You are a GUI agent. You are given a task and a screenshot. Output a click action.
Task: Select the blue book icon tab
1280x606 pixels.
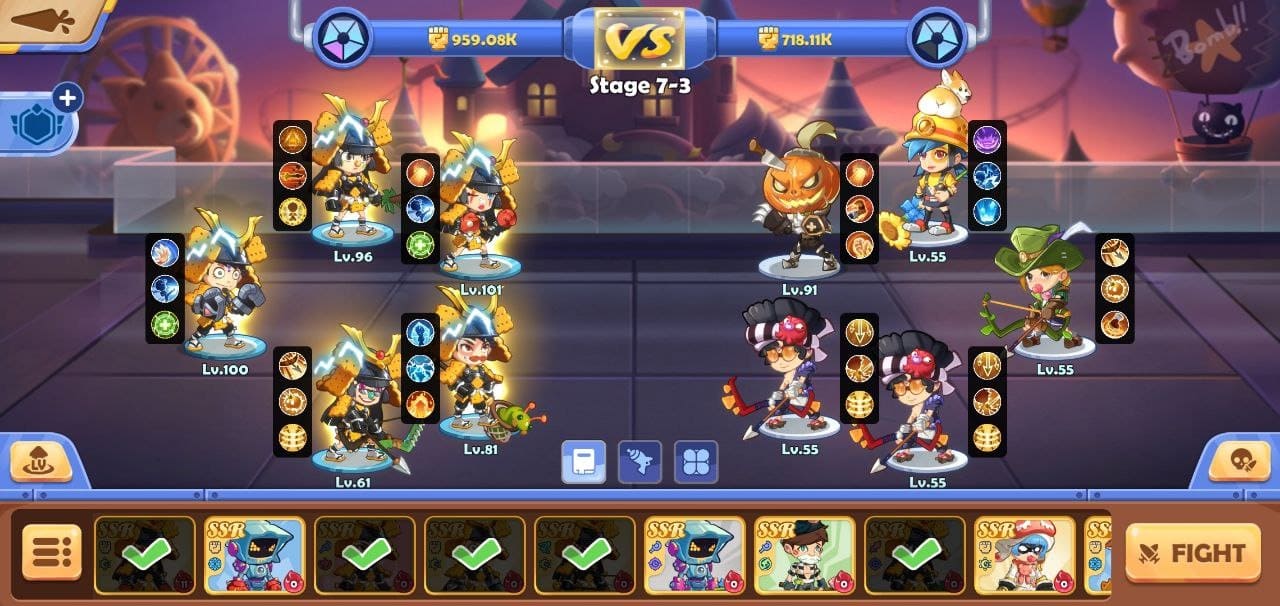pyautogui.click(x=583, y=462)
